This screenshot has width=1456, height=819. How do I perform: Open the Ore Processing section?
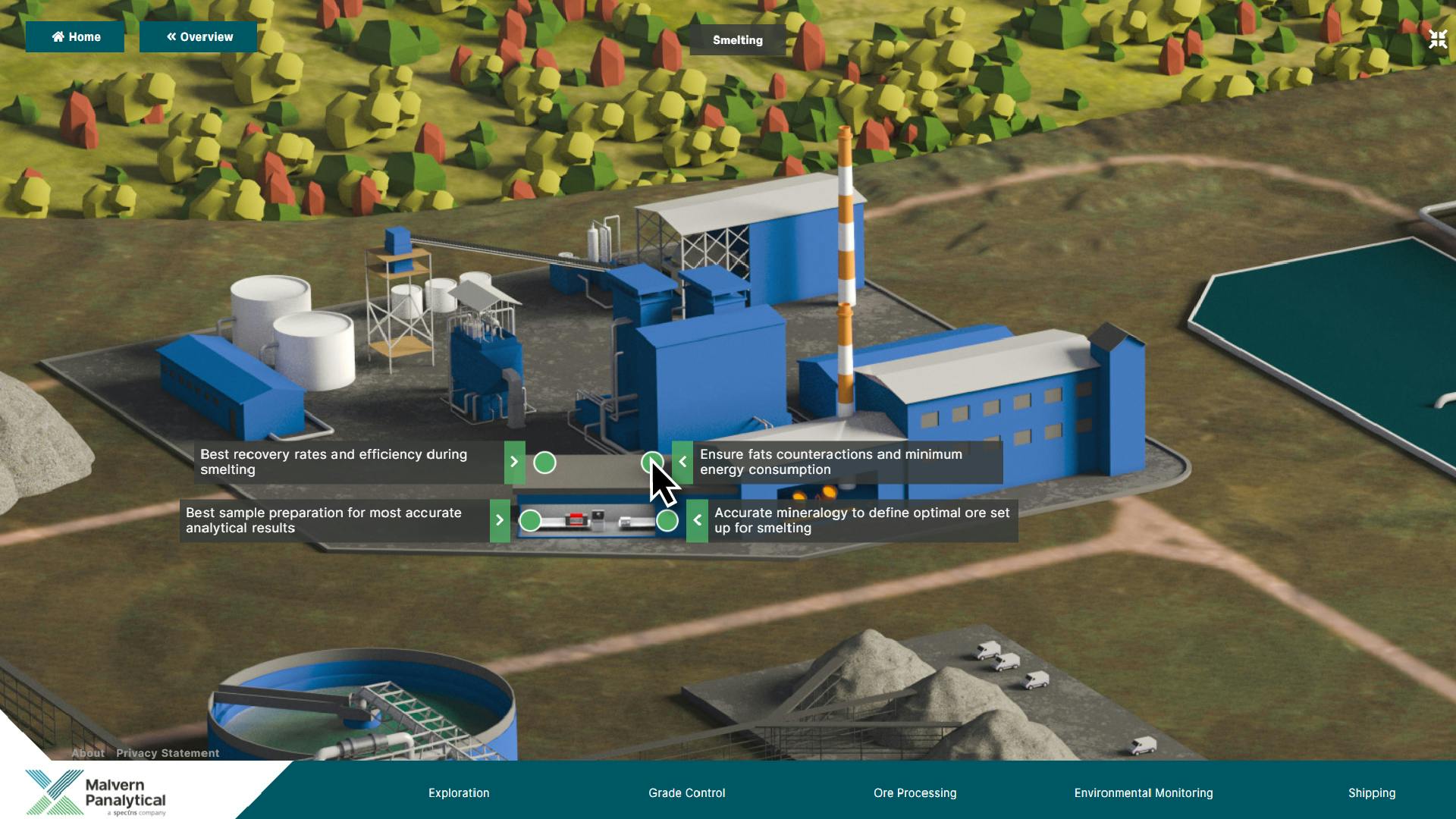tap(915, 792)
